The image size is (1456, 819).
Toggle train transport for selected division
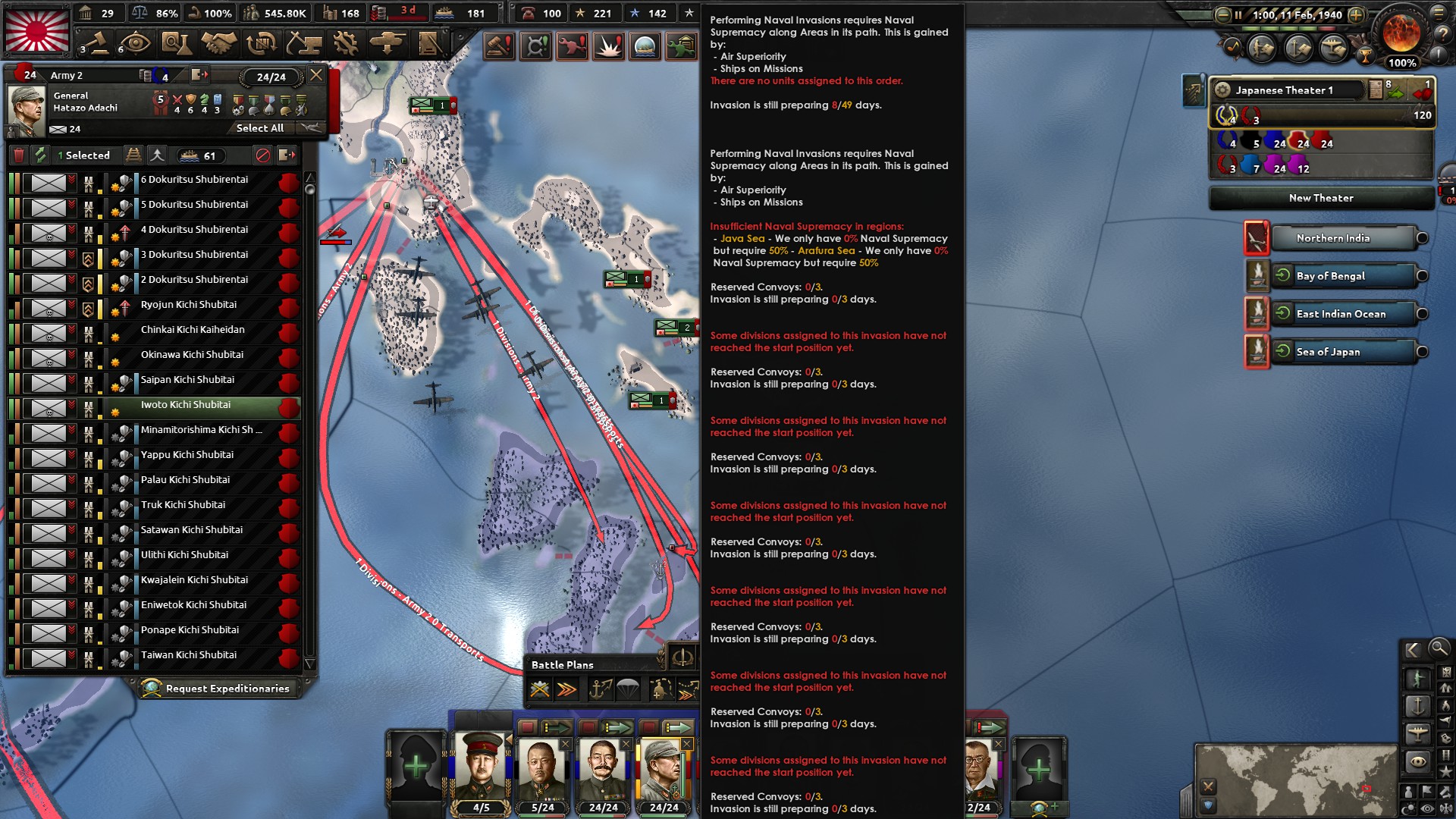(134, 155)
